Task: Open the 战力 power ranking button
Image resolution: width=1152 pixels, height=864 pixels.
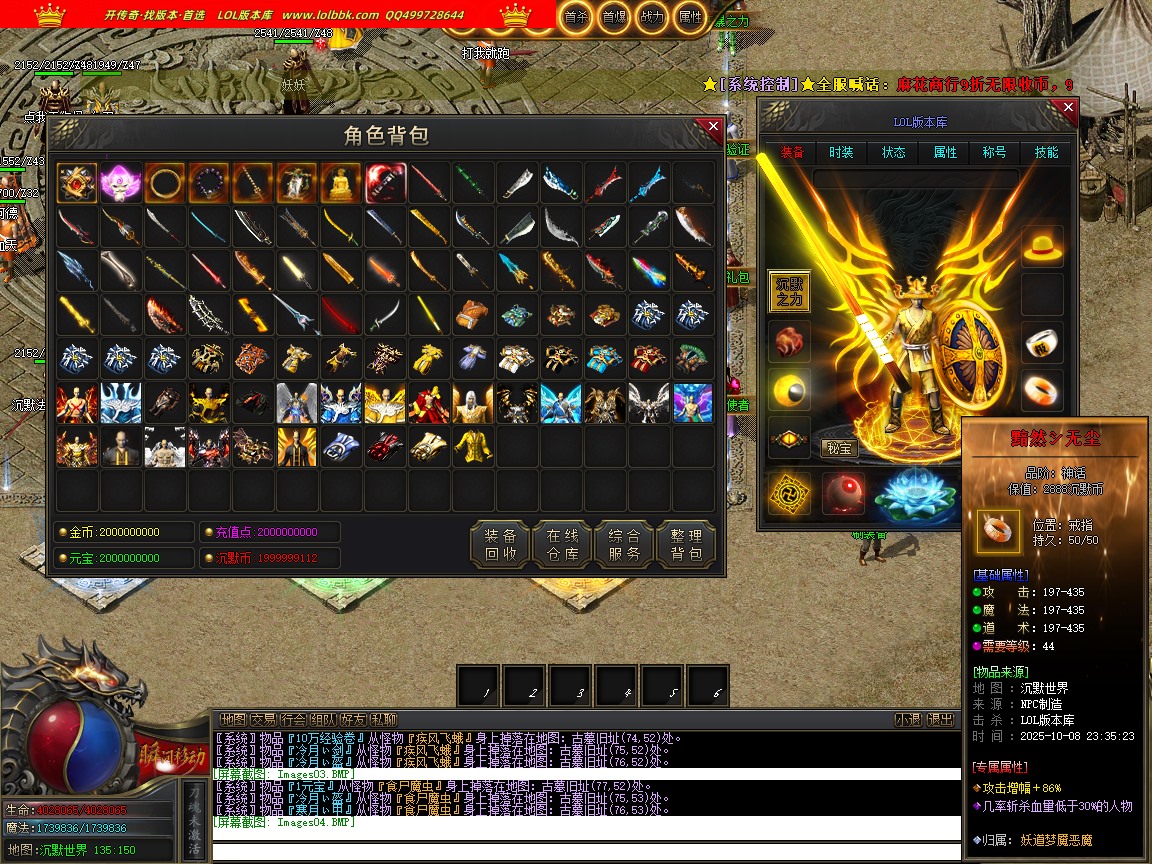Action: click(651, 16)
